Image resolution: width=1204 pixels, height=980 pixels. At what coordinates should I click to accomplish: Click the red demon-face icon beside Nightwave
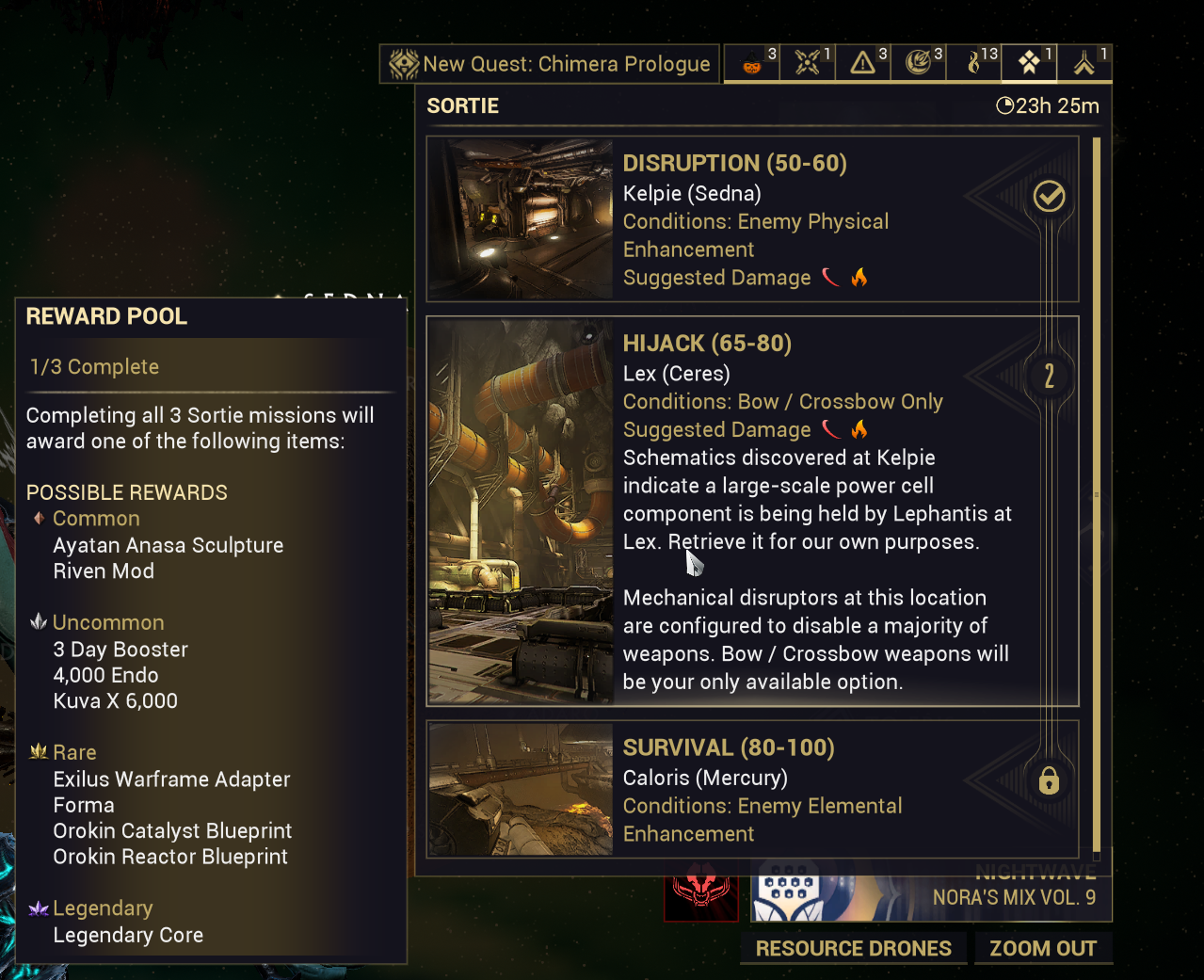click(x=701, y=894)
